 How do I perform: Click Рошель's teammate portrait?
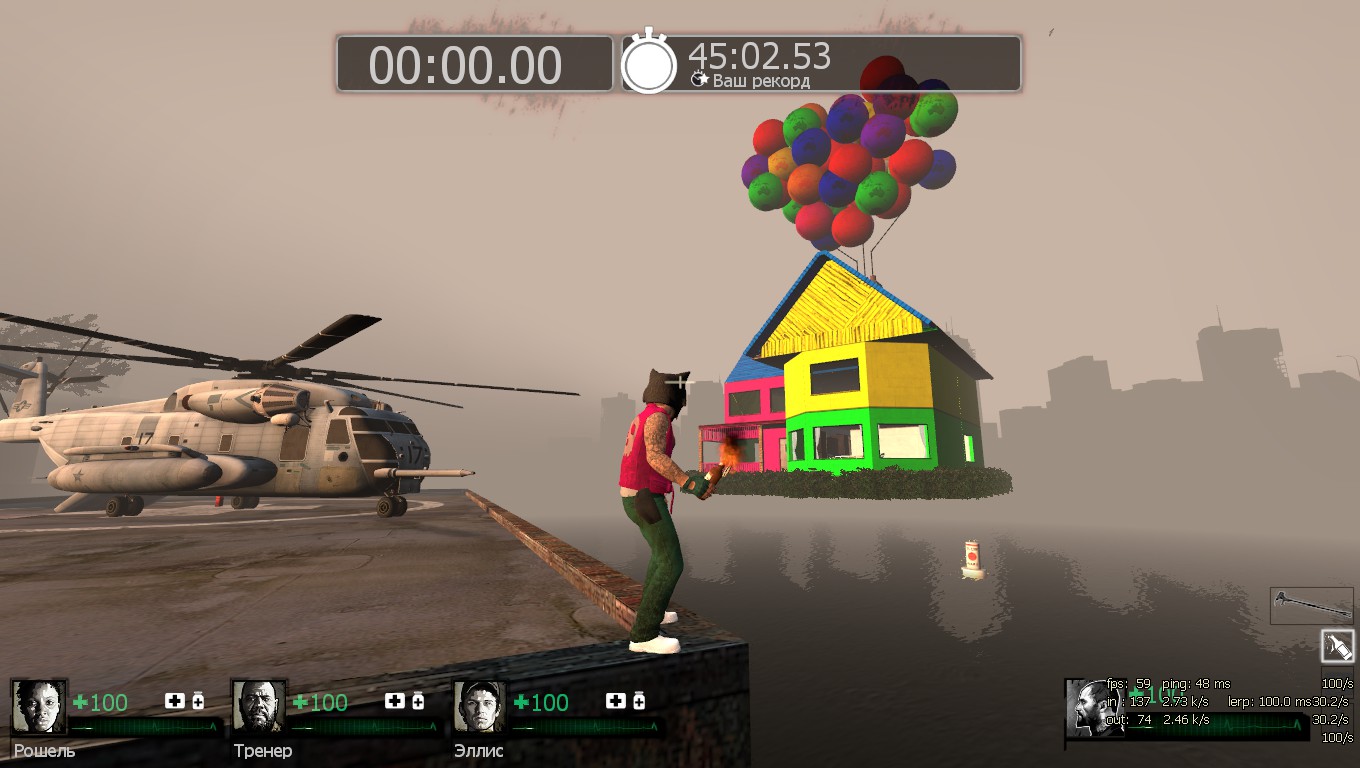click(39, 707)
